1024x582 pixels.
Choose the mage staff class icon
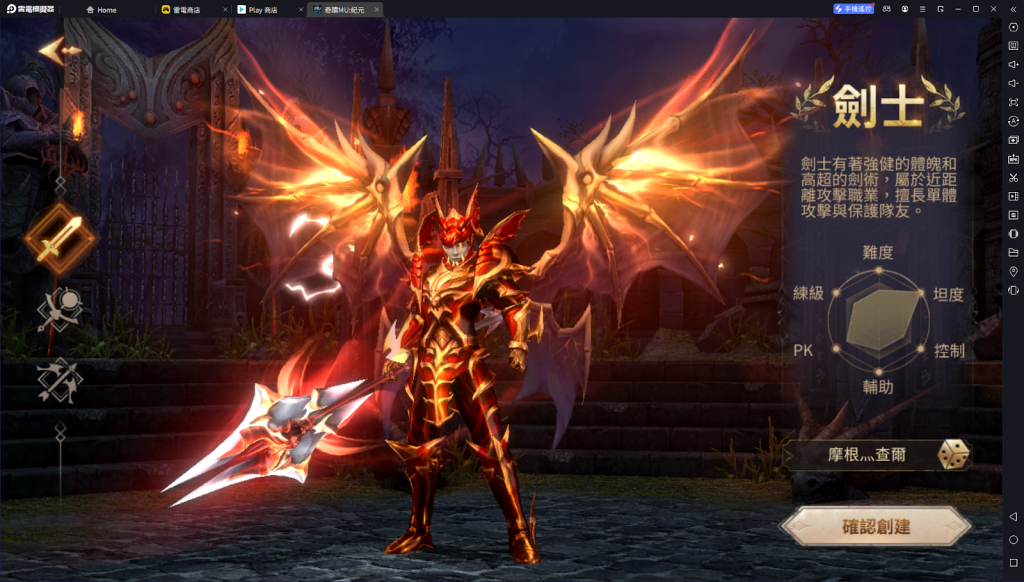coord(60,309)
